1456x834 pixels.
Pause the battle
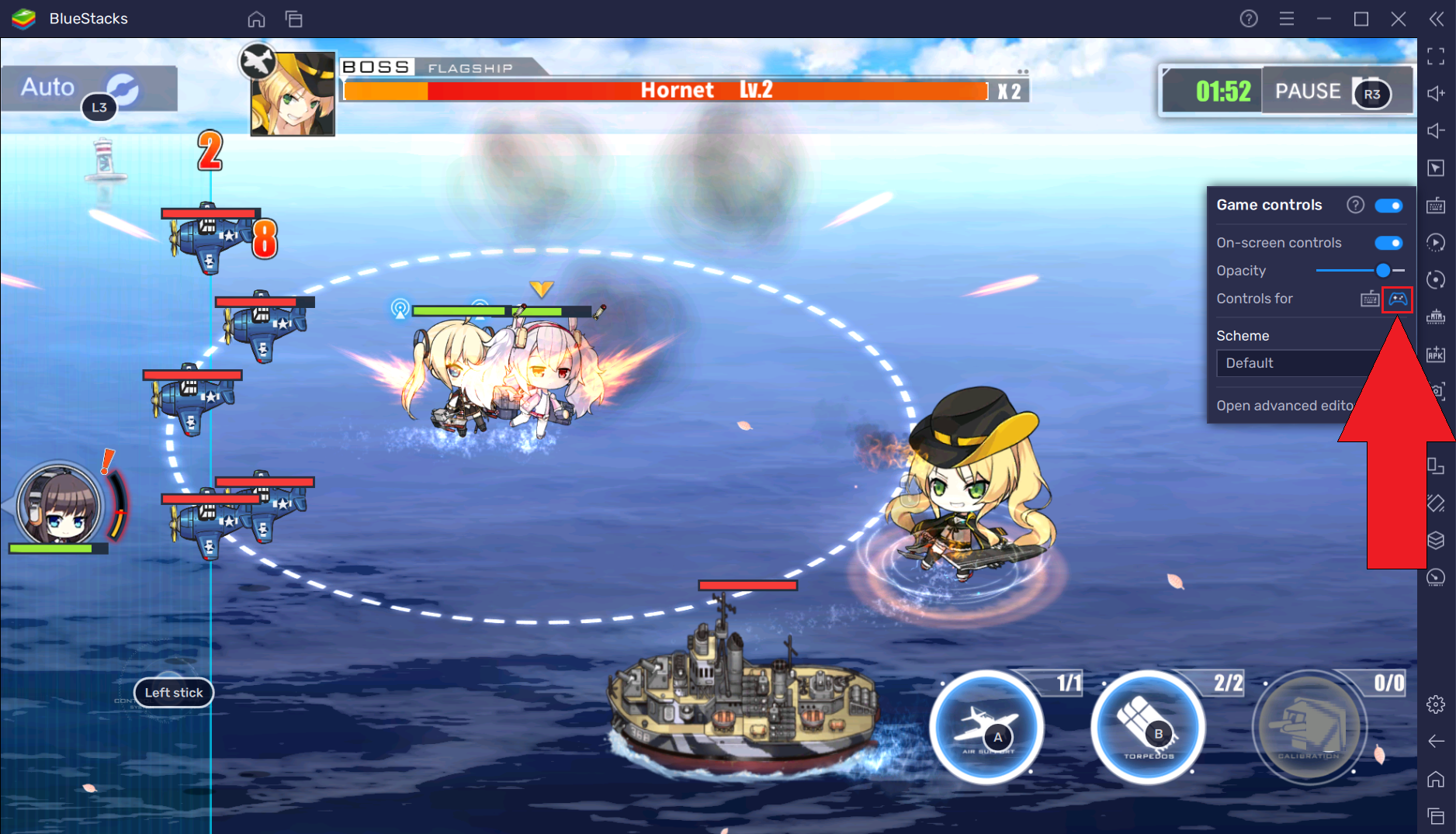[x=1308, y=92]
